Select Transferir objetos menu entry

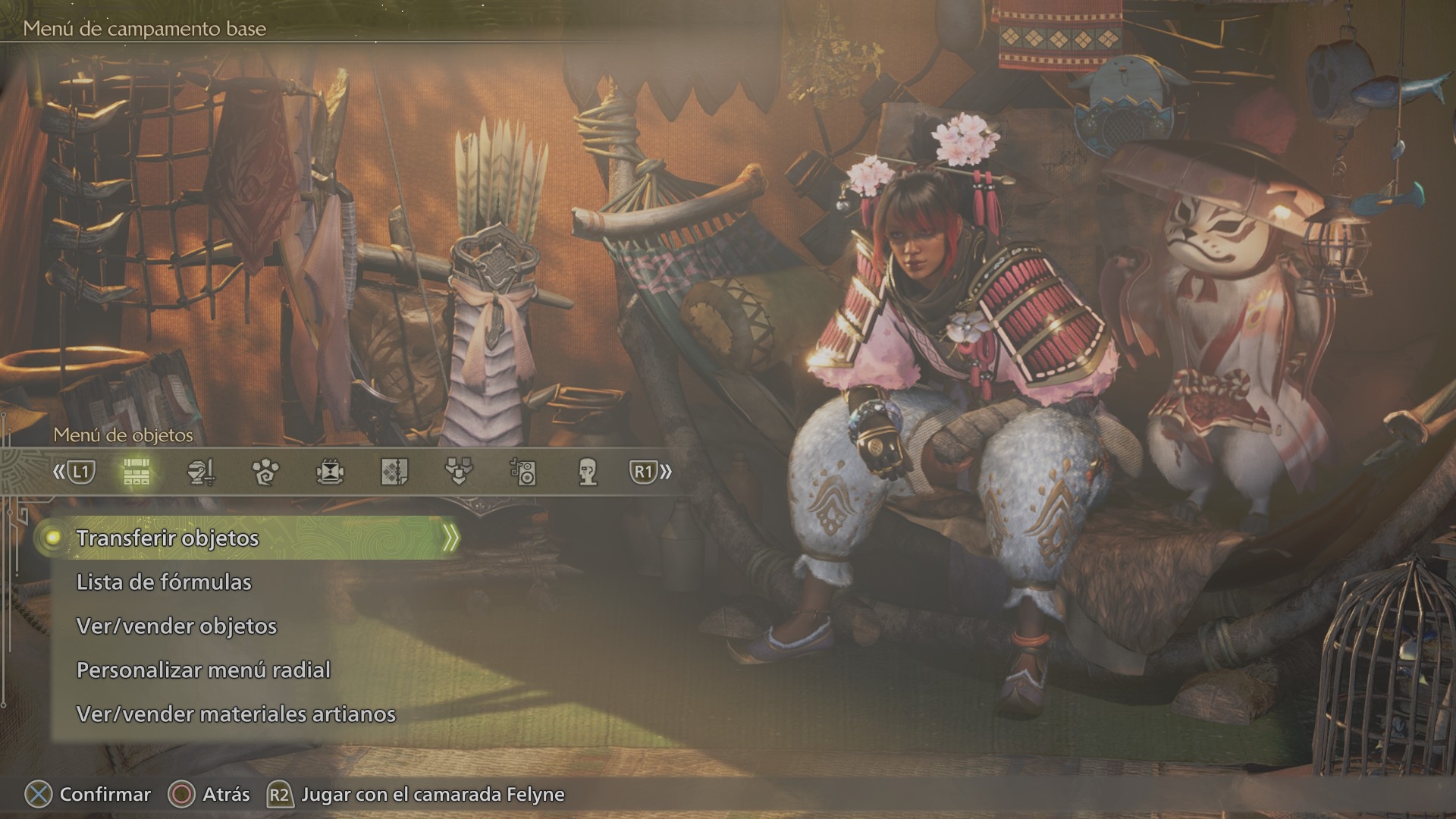(x=168, y=538)
